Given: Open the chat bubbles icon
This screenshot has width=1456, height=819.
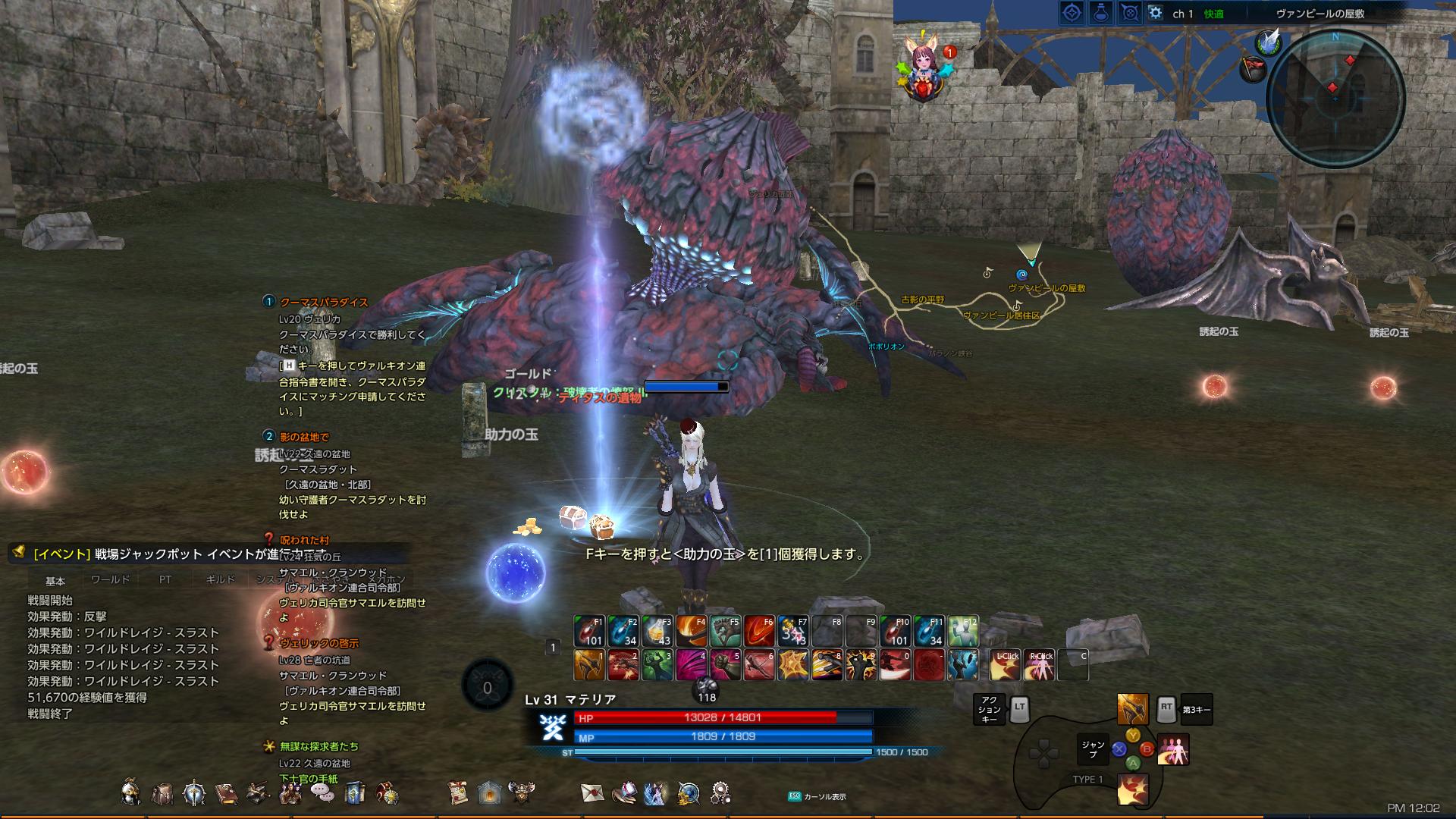Looking at the screenshot, I should [x=322, y=793].
